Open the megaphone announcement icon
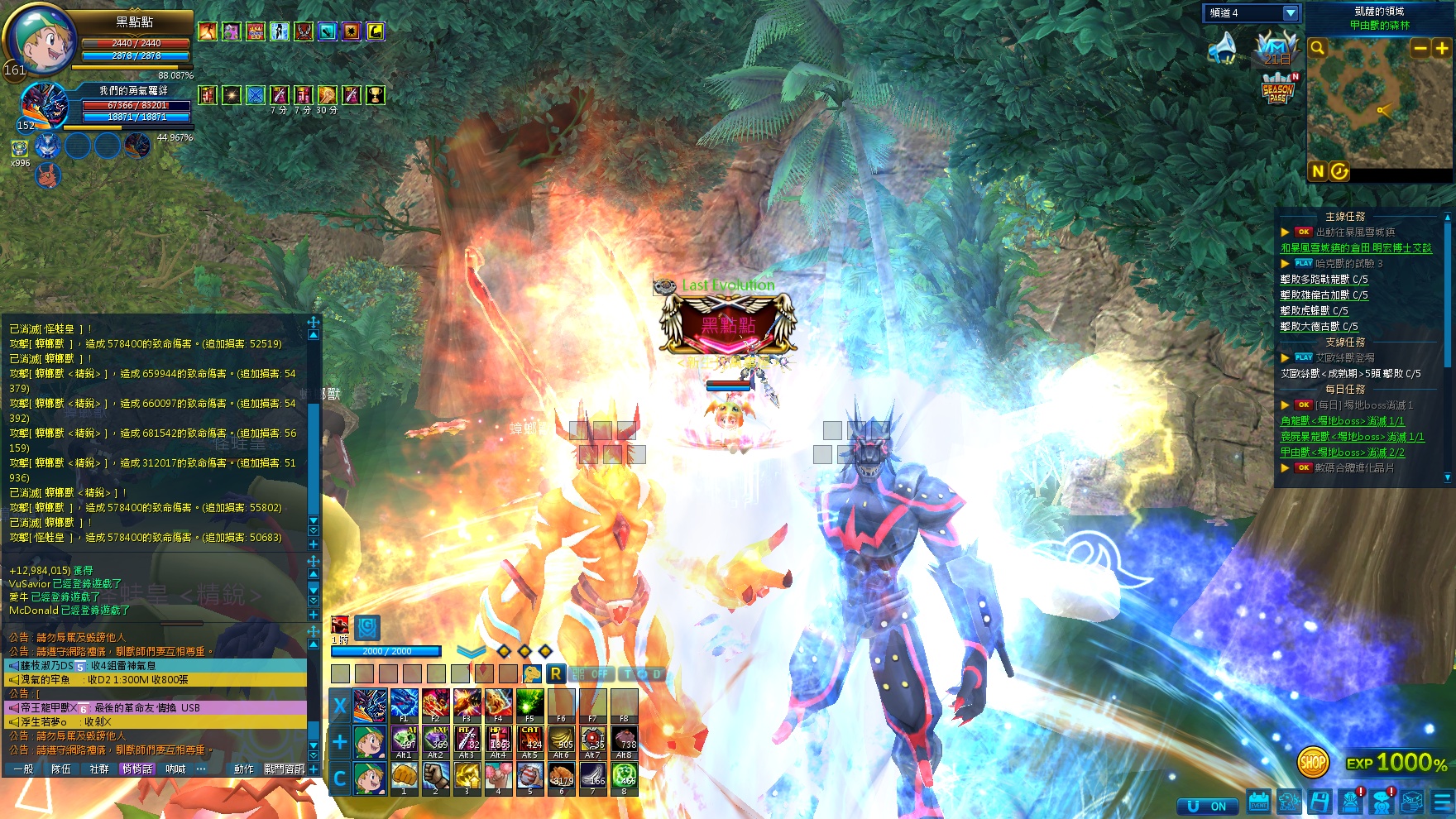The width and height of the screenshot is (1456, 819). 1223,49
